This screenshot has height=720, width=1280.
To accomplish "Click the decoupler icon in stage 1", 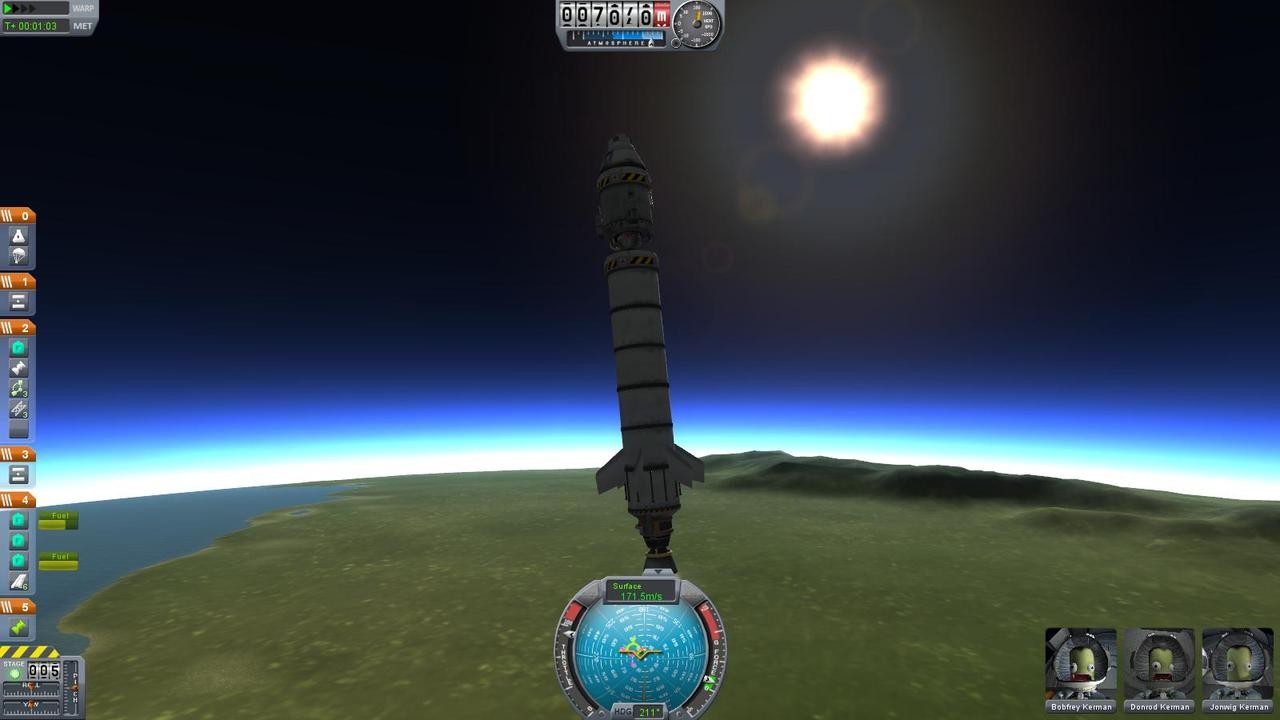I will click(17, 300).
